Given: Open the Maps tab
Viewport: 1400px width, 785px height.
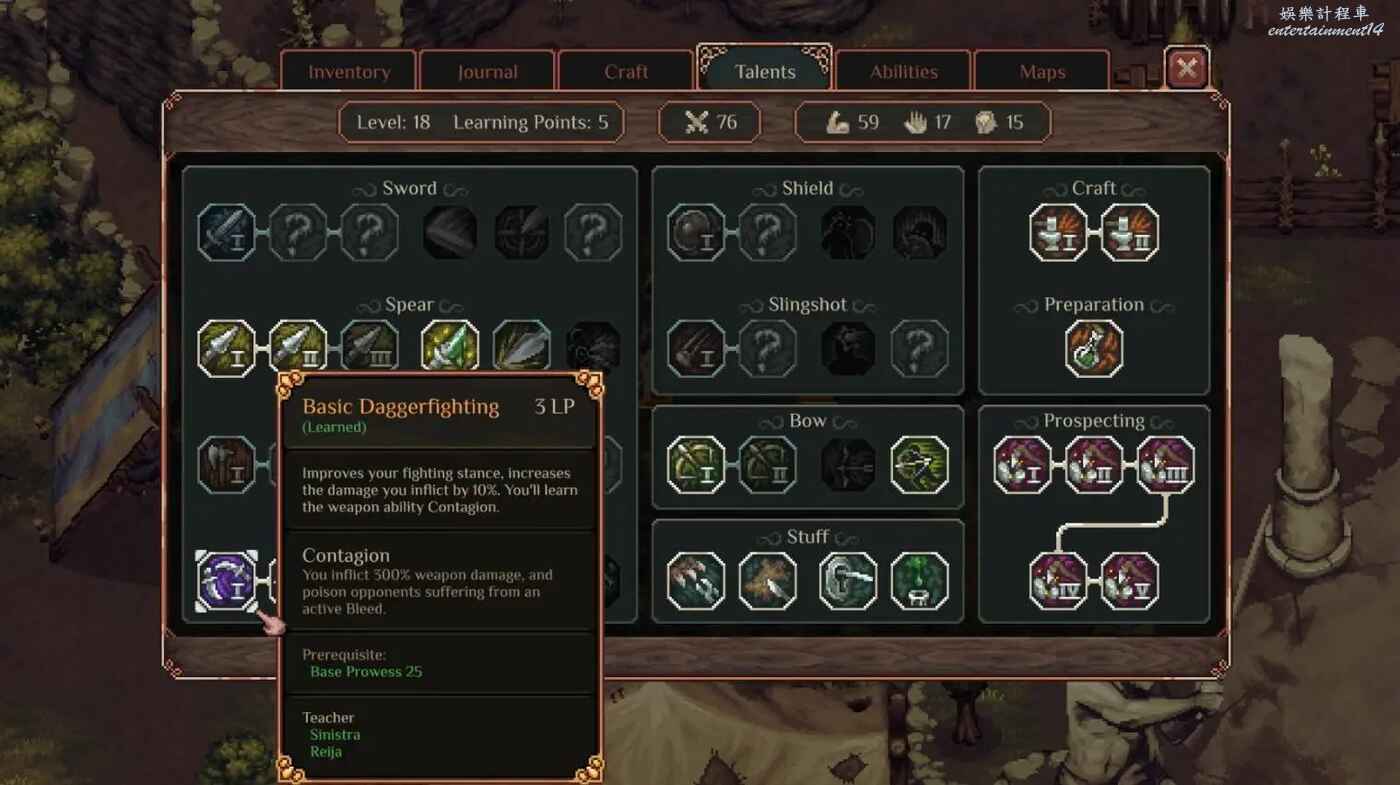Looking at the screenshot, I should 1042,72.
